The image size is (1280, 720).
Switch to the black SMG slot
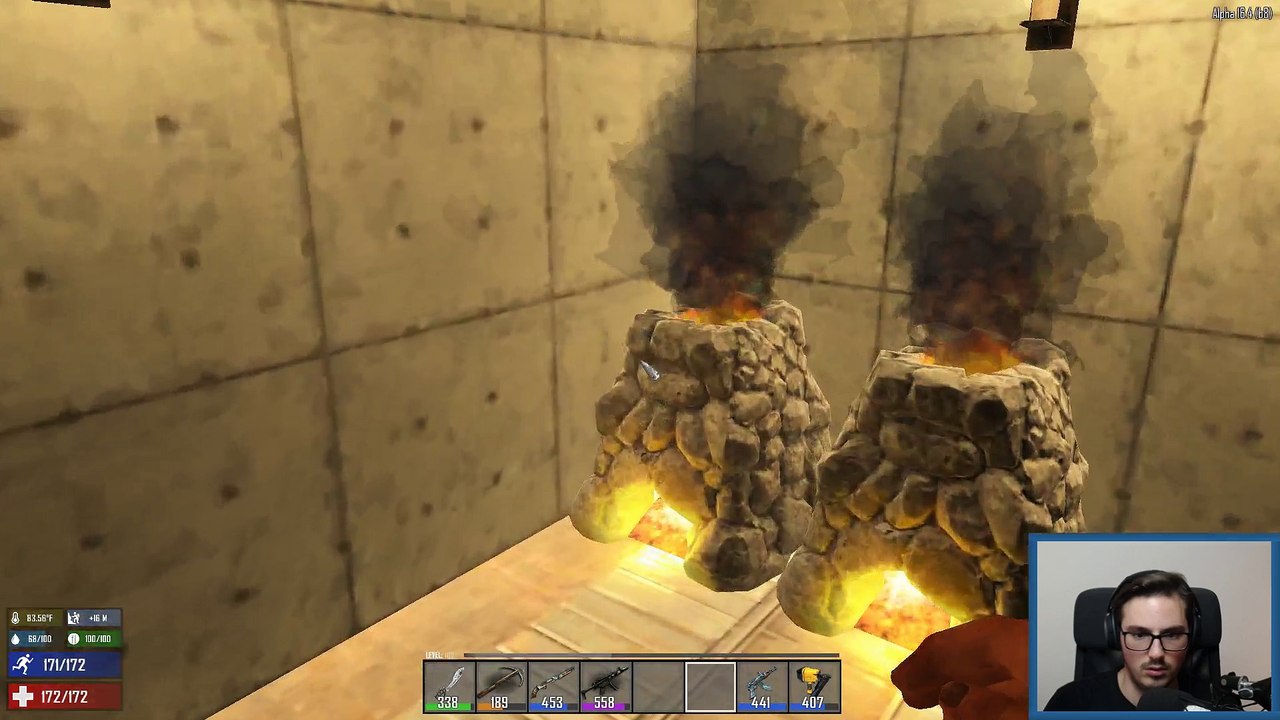[x=605, y=687]
